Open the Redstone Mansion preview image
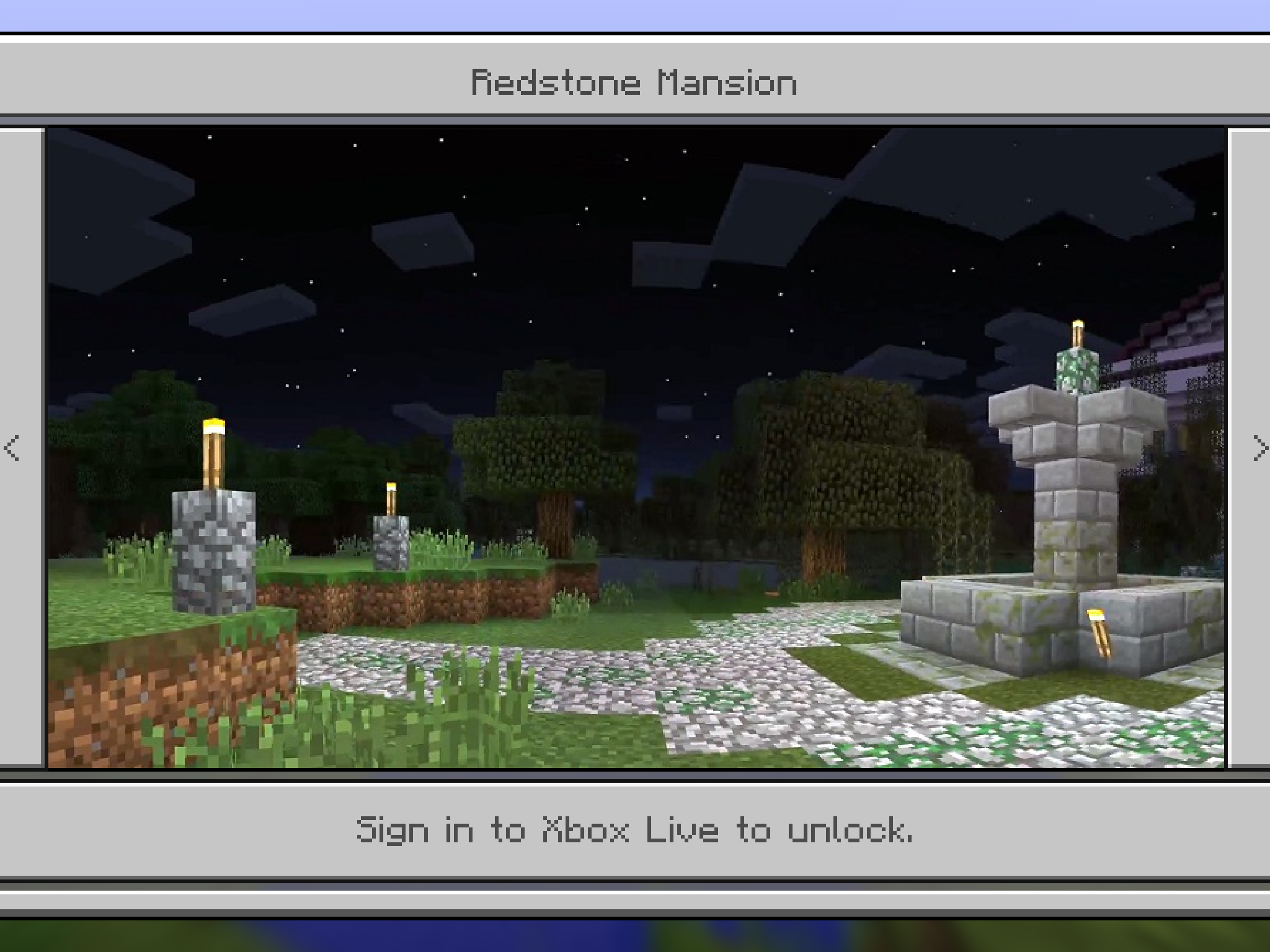 pyautogui.click(x=636, y=447)
